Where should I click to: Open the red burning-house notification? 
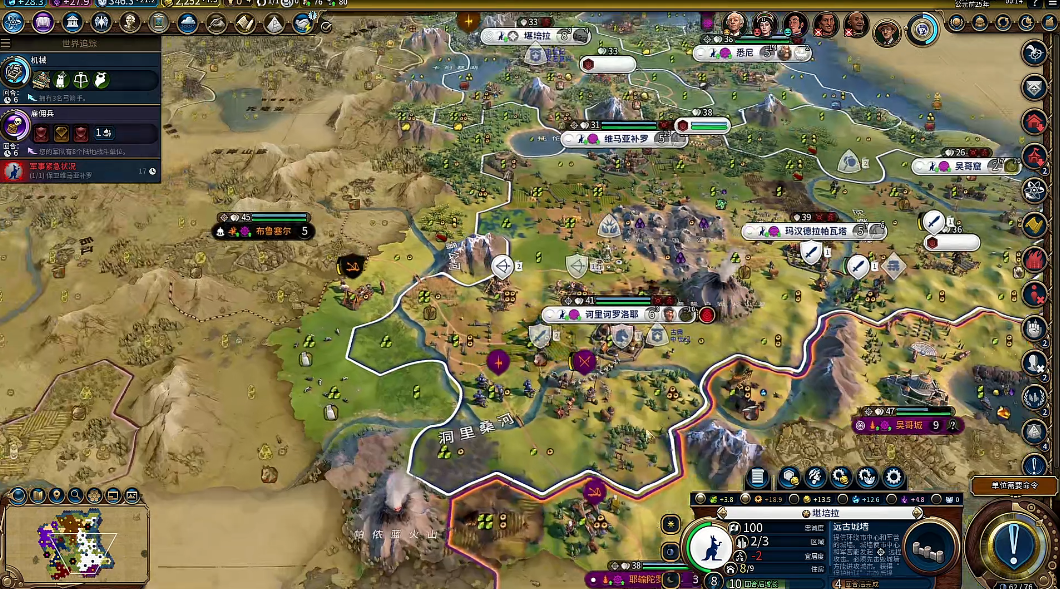1034,260
